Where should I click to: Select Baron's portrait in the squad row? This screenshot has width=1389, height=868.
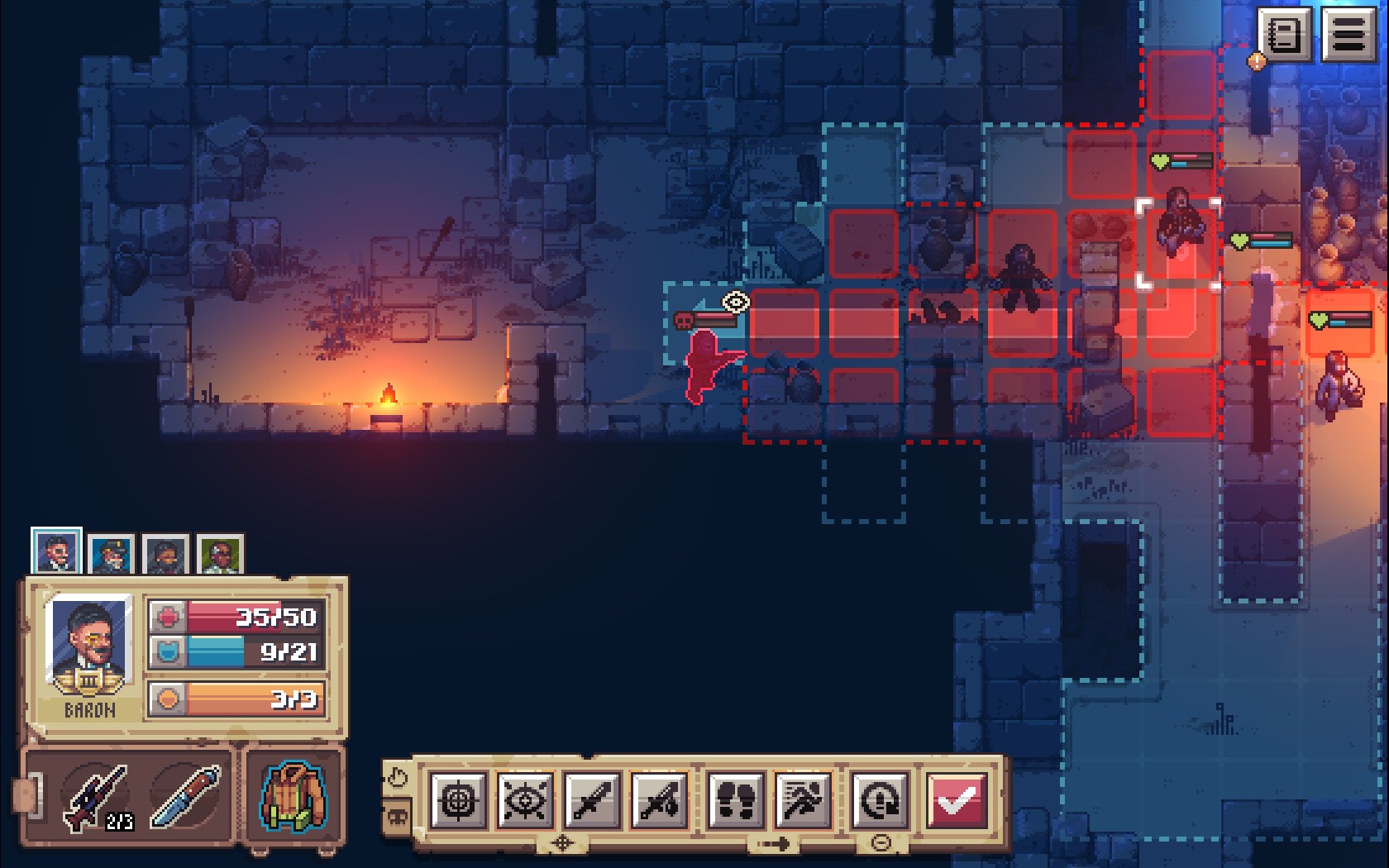[56, 552]
